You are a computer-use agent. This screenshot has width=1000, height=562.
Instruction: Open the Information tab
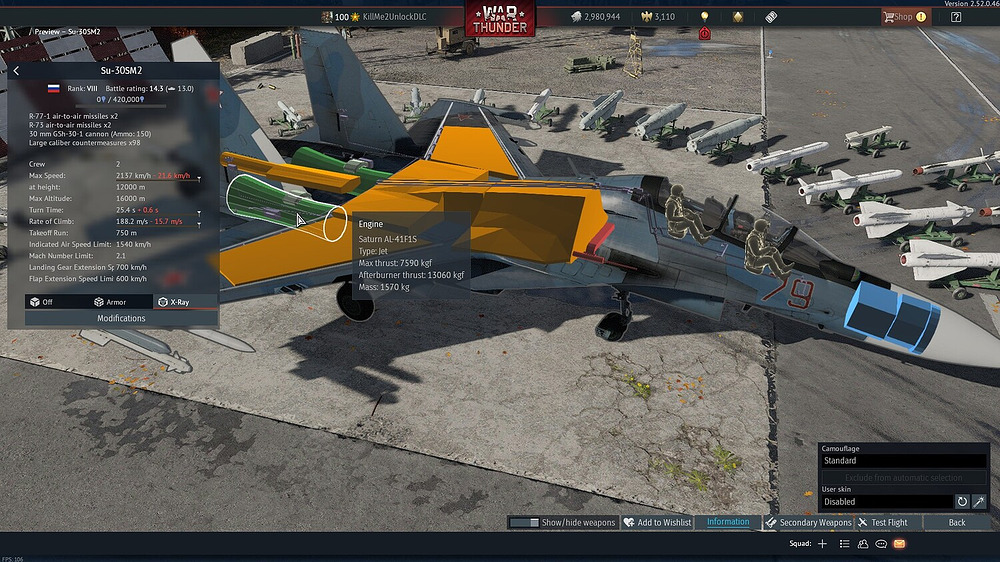728,522
